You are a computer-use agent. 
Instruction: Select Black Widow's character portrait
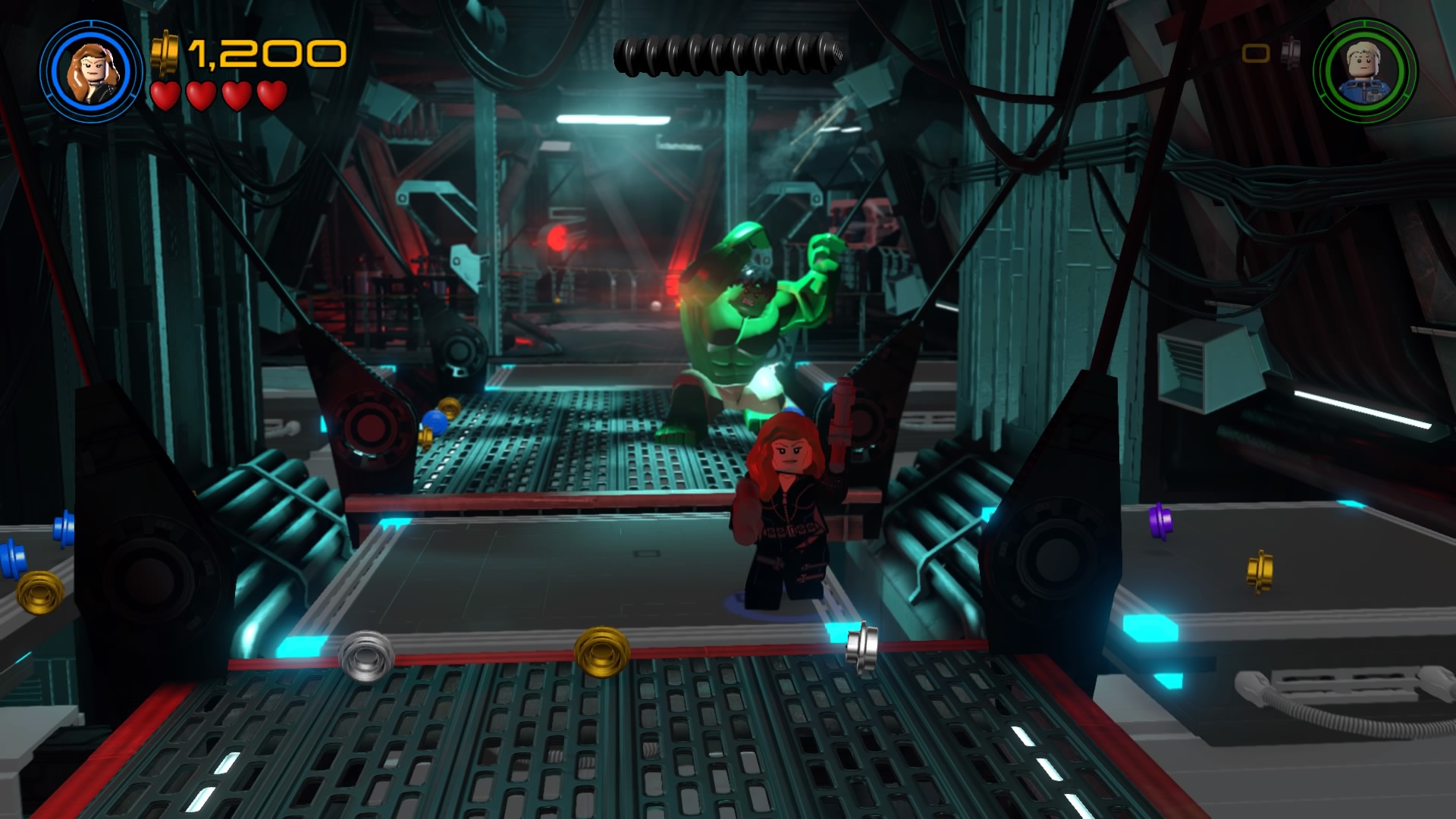[x=92, y=72]
